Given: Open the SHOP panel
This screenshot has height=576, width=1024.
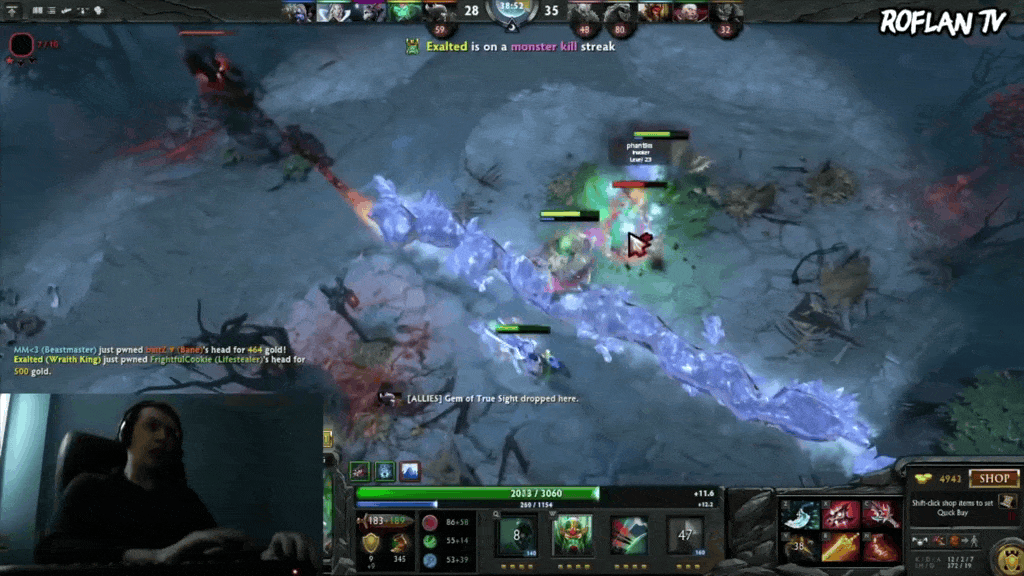Looking at the screenshot, I should 993,479.
